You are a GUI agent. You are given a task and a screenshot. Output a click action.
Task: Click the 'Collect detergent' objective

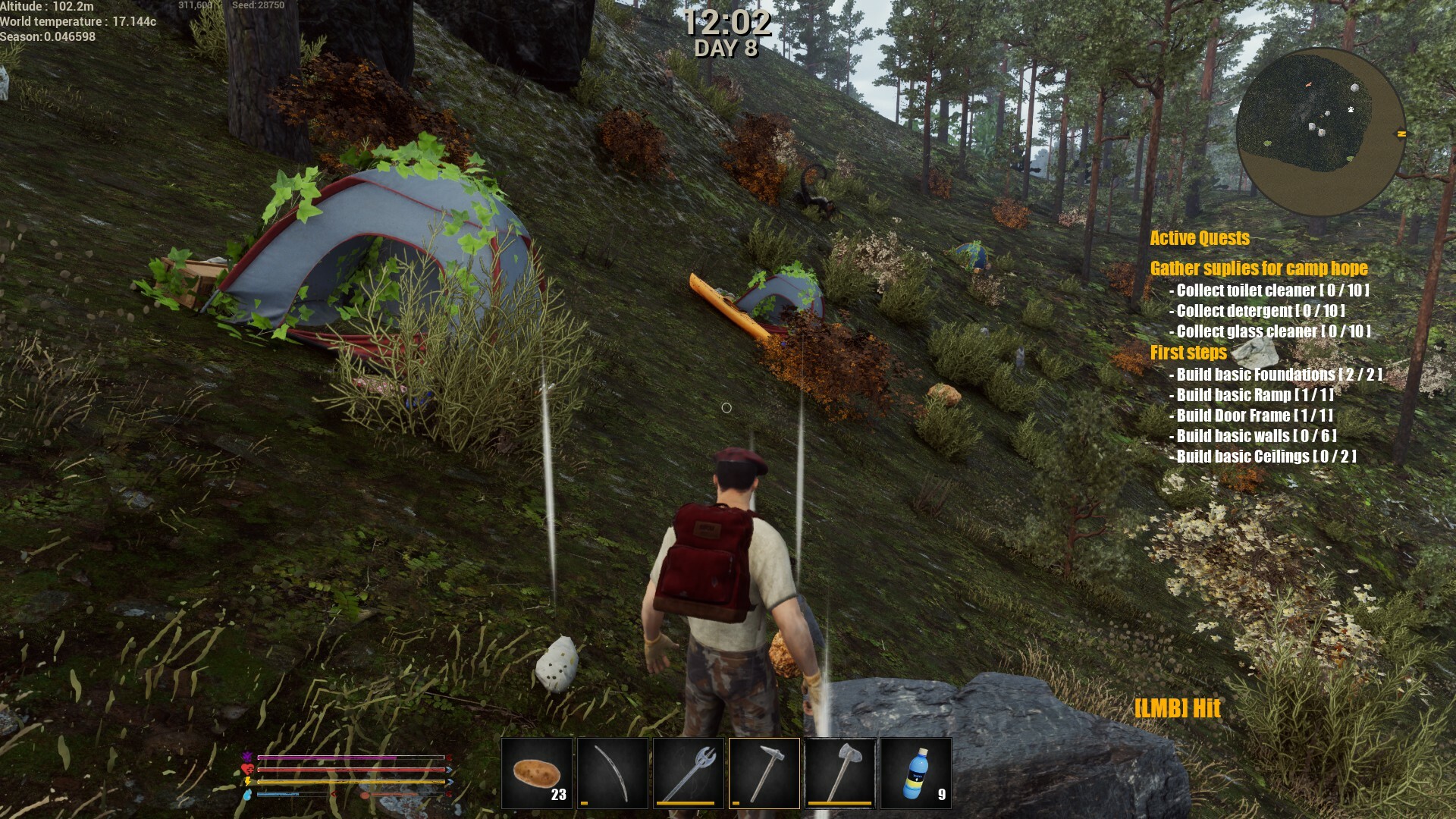[x=1260, y=311]
